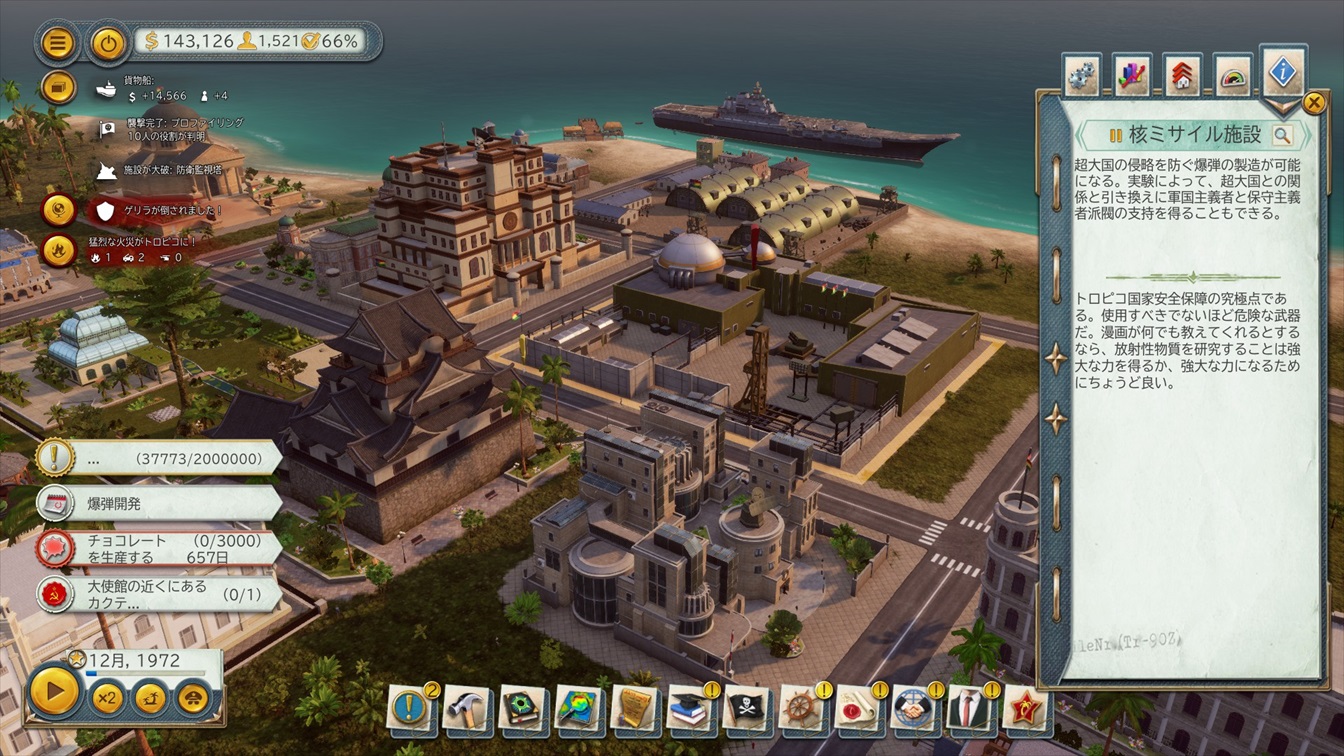Click the palm tree island button
Screen dimensions: 1344x756
[x=150, y=697]
